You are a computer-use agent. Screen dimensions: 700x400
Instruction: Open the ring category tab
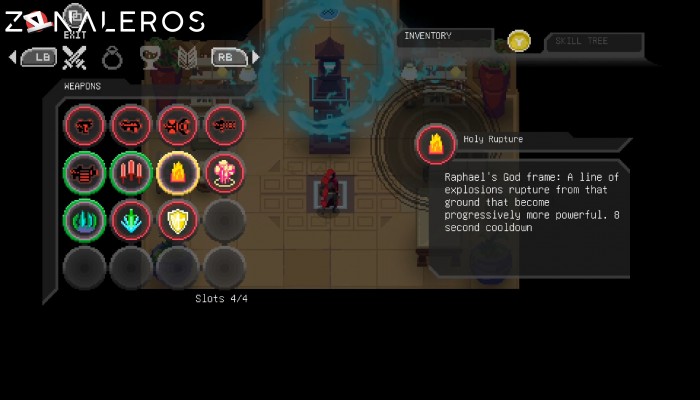coord(112,57)
